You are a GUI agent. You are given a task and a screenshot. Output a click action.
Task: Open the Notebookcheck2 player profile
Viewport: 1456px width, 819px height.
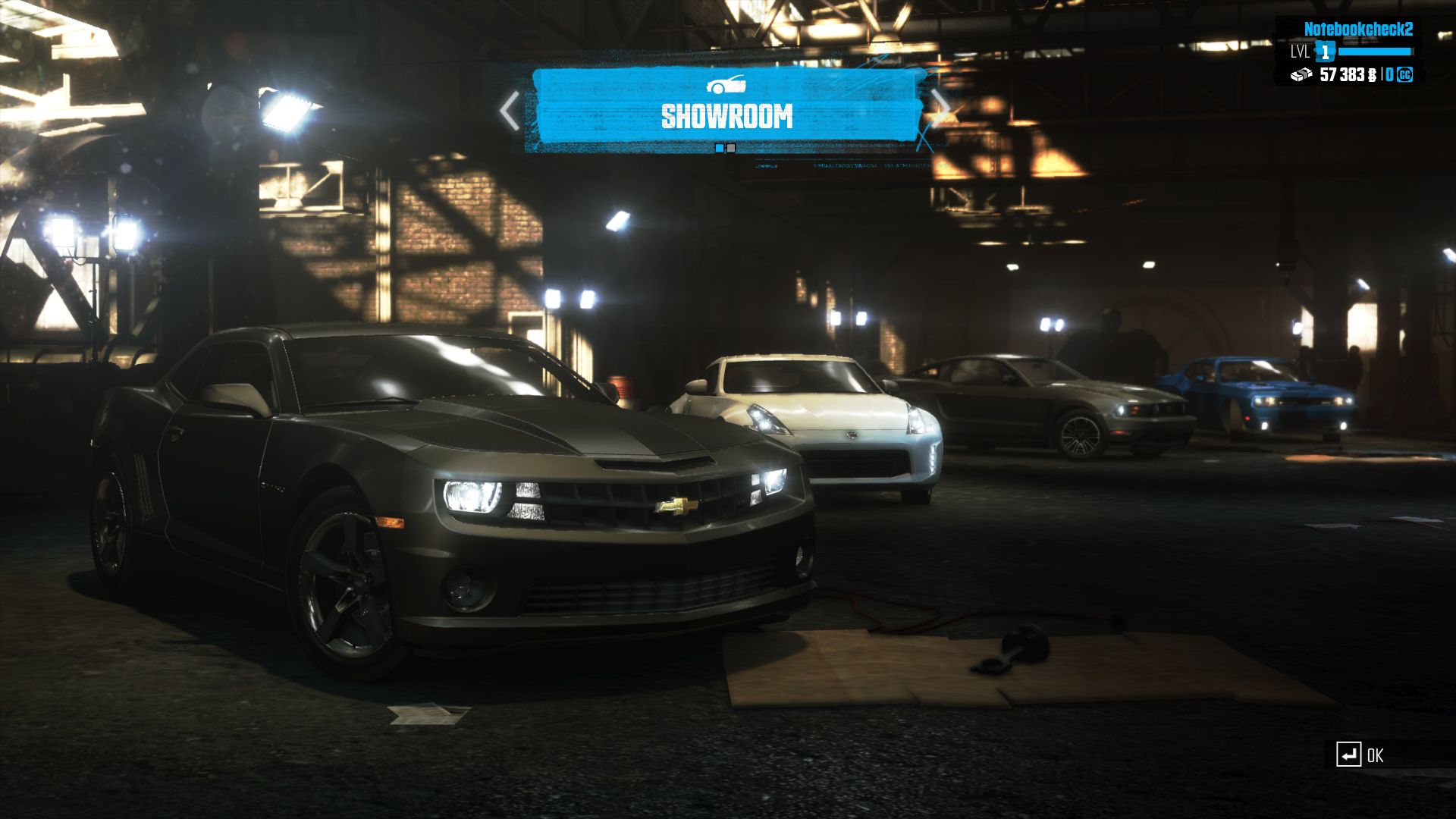coord(1357,30)
